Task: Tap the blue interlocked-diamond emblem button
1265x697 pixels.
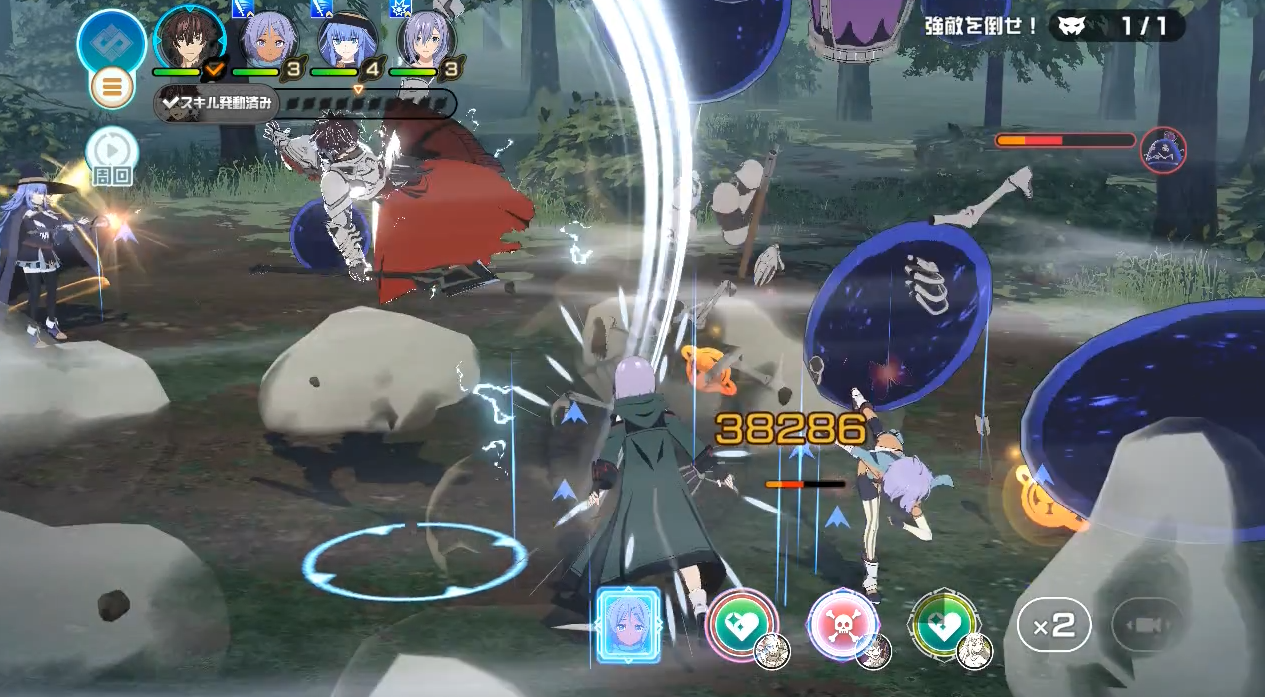Action: point(111,40)
